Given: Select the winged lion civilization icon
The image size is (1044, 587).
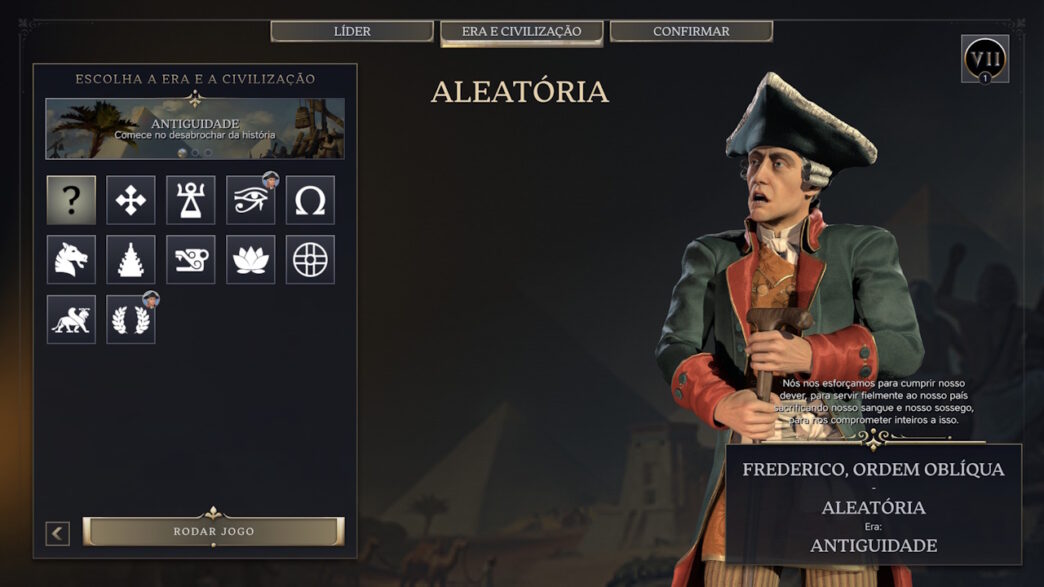Looking at the screenshot, I should (71, 320).
